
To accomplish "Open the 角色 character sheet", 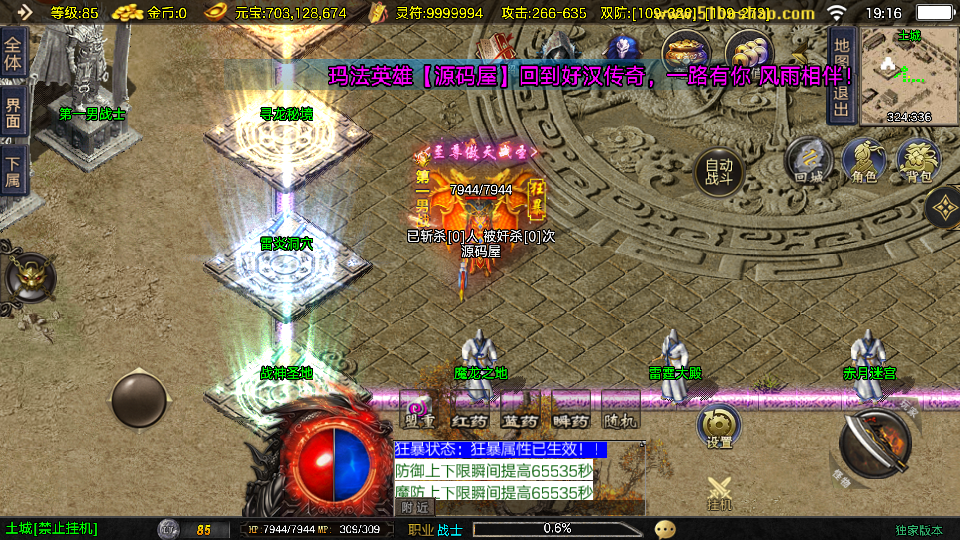I will (864, 161).
